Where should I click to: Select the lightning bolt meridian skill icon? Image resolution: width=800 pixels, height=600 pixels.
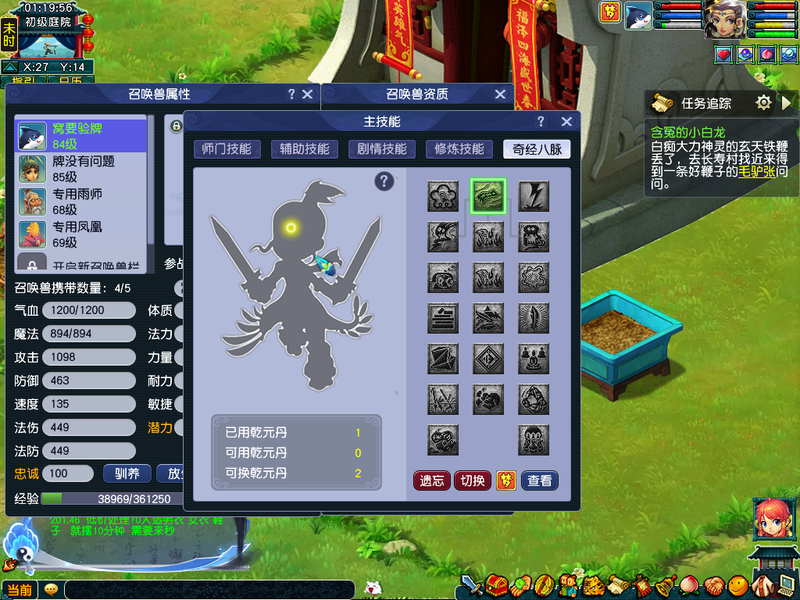point(533,196)
